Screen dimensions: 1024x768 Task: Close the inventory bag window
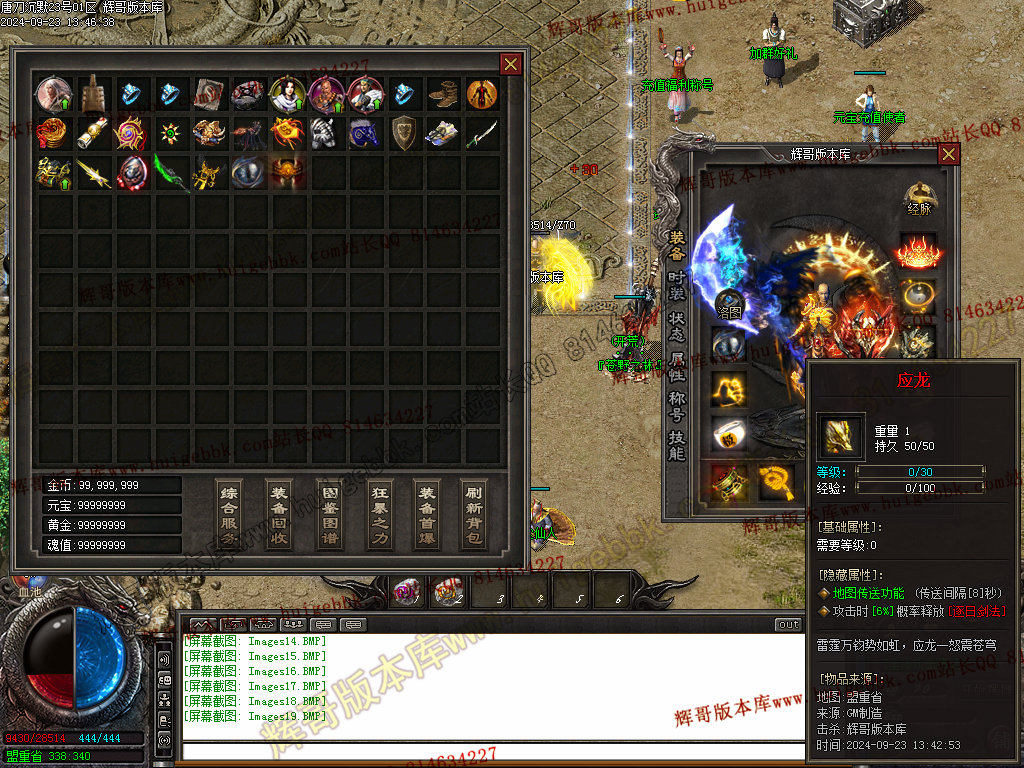click(x=510, y=64)
